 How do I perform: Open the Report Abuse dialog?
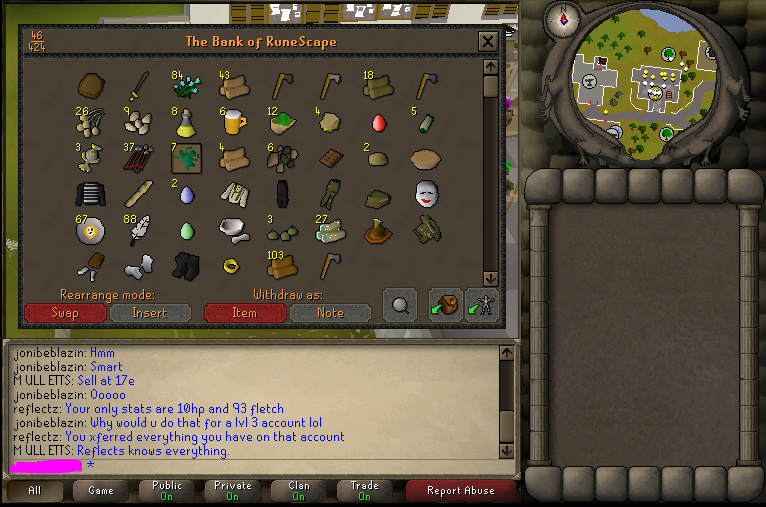460,491
